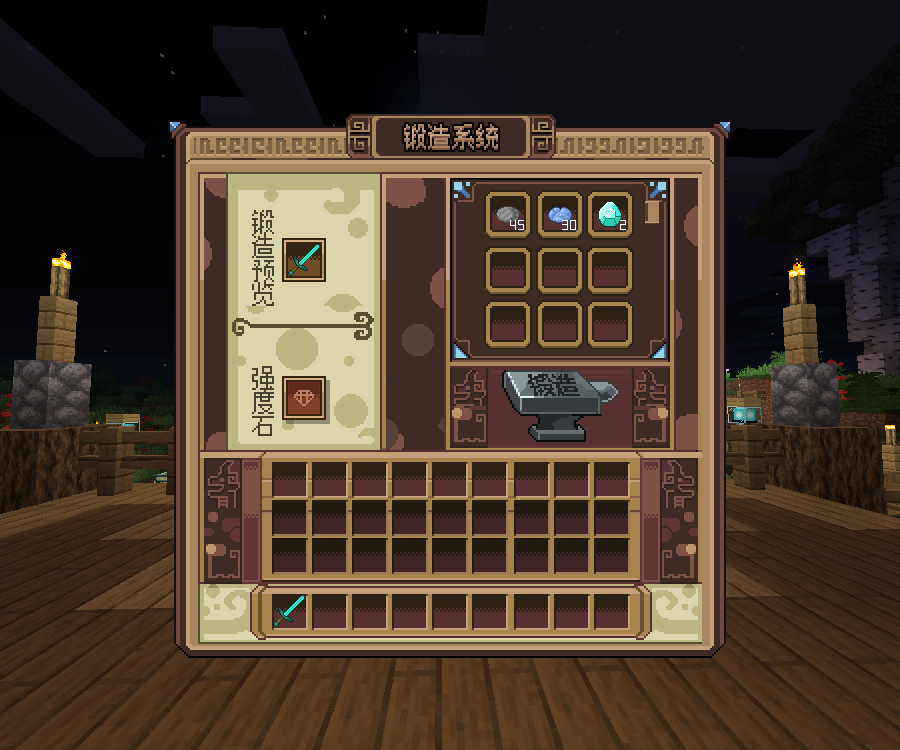Click the 锻造 anvil forge button
Image resolution: width=900 pixels, height=750 pixels.
pyautogui.click(x=559, y=404)
